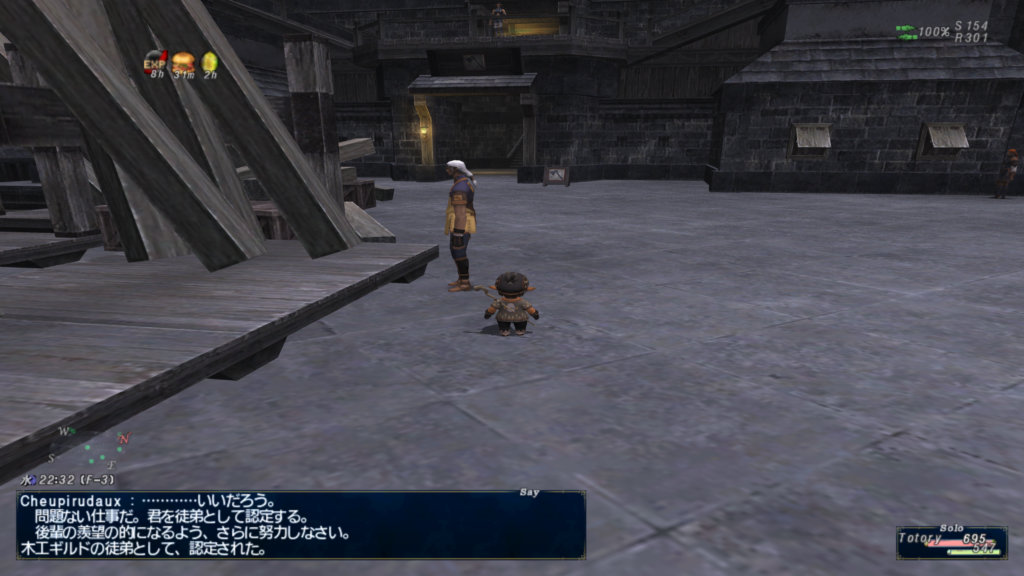Viewport: 1024px width, 576px height.
Task: Click the EXP ring status icon
Action: click(x=155, y=63)
